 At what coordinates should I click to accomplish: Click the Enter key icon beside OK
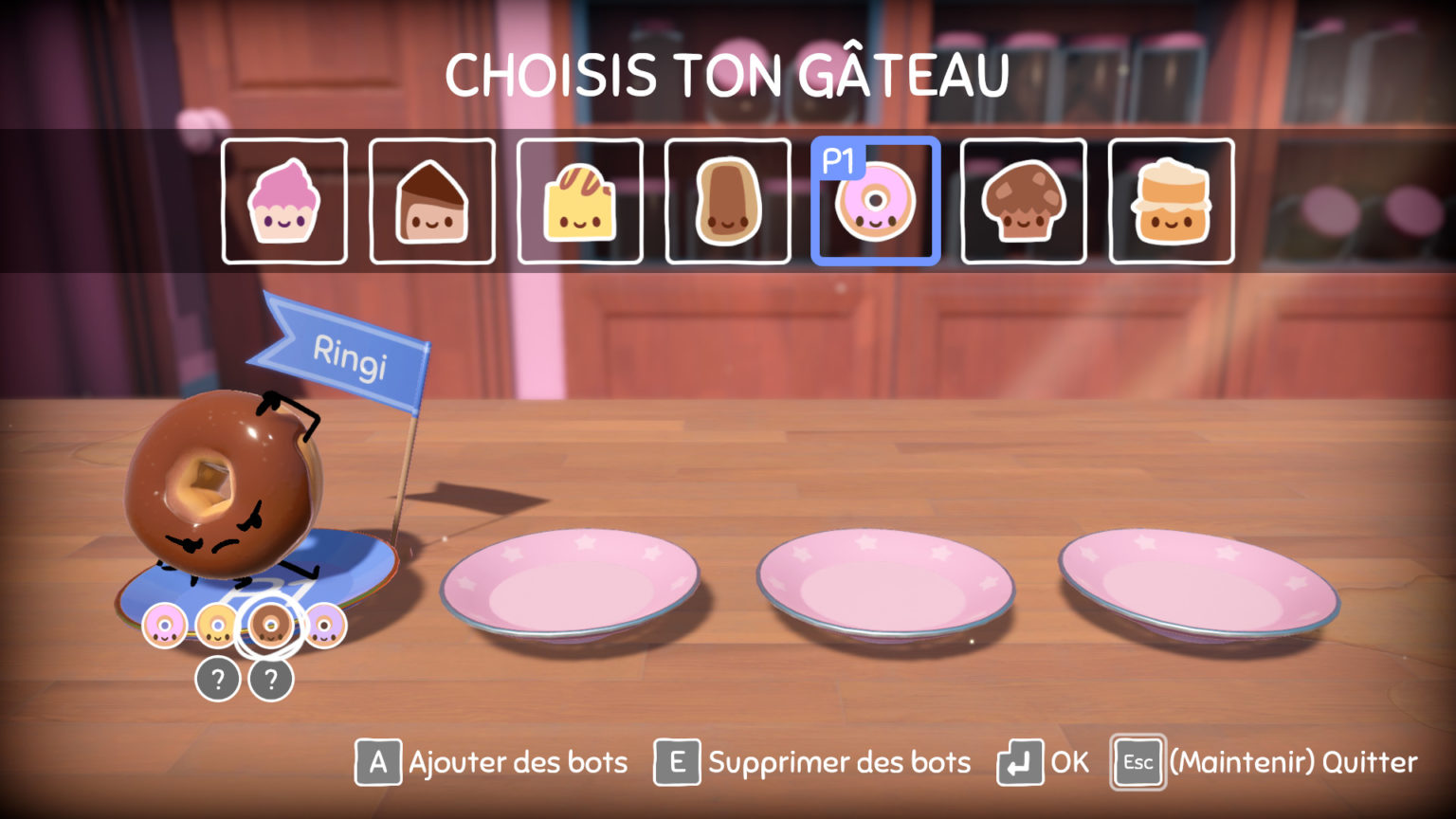tap(1019, 761)
